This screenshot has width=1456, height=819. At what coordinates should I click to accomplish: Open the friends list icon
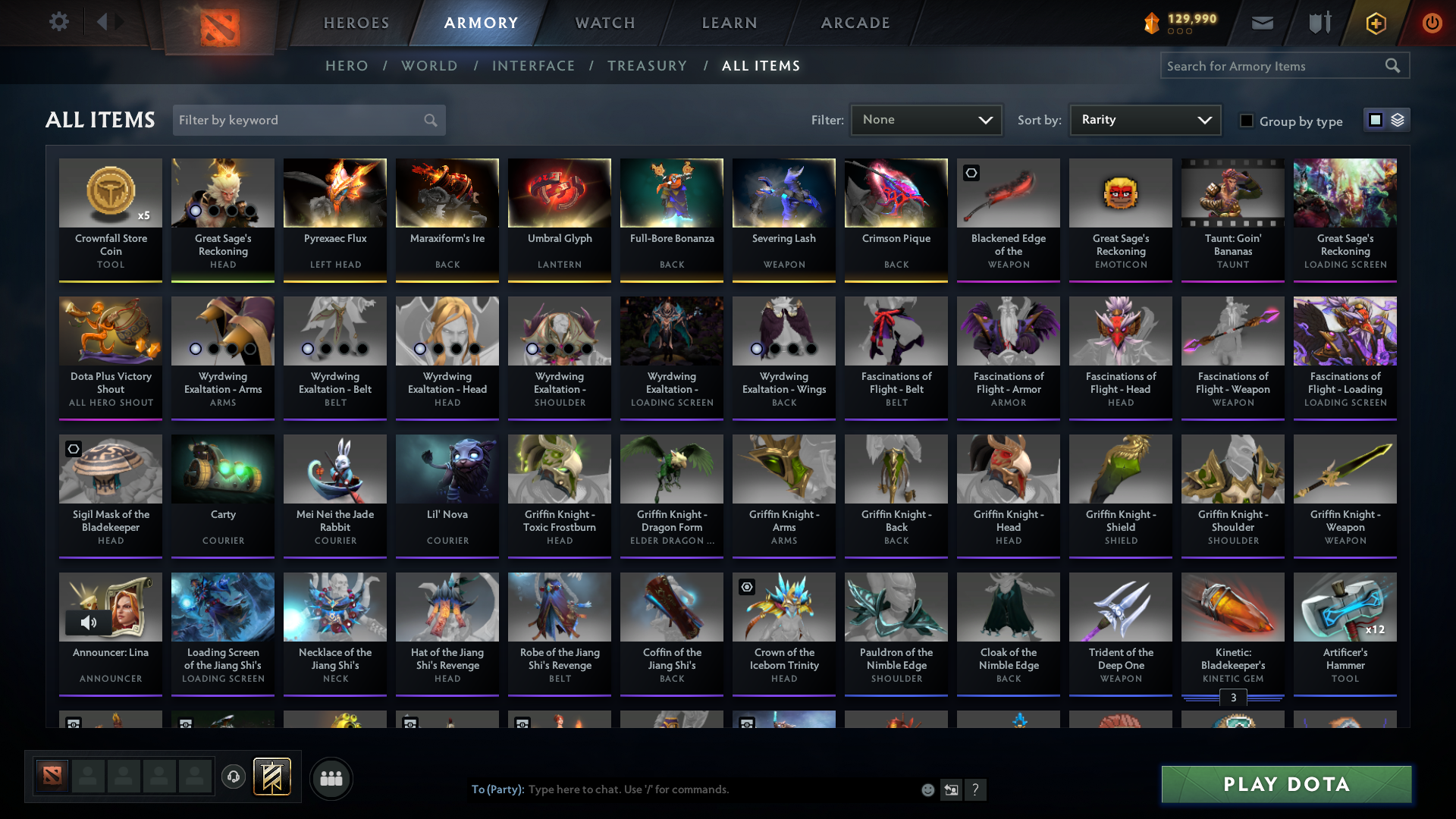coord(331,778)
